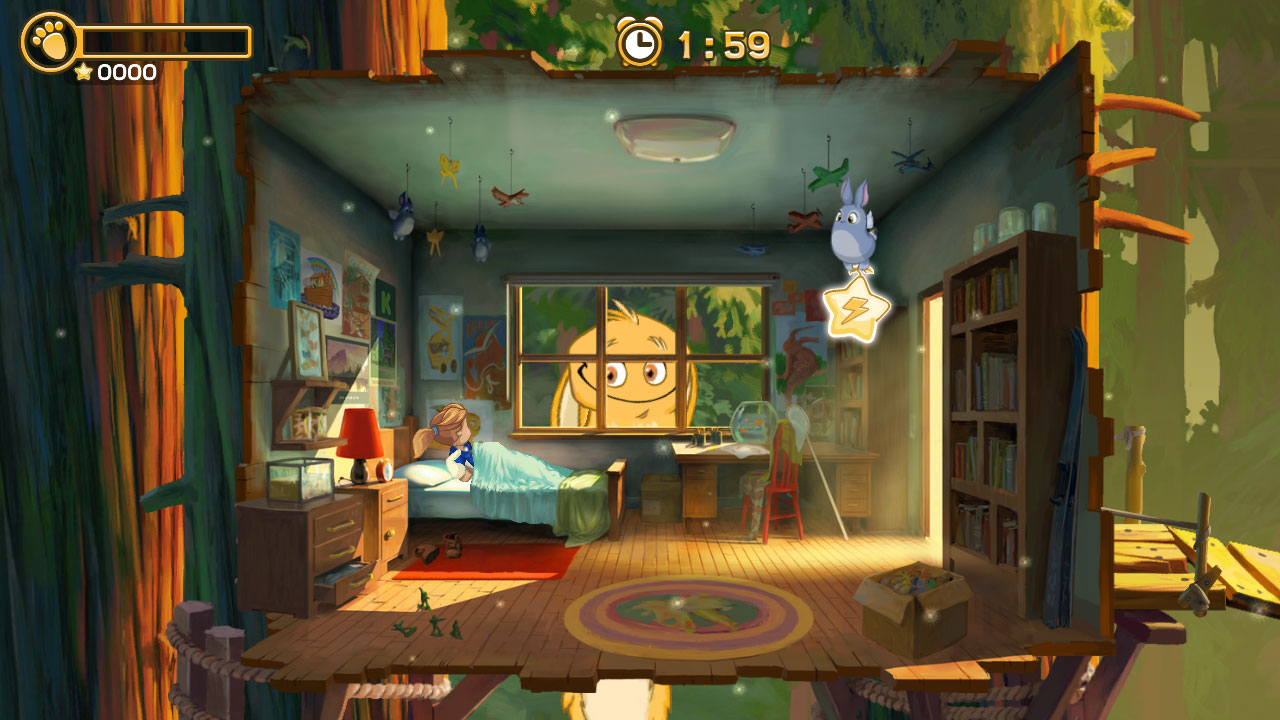Open the cardboard toy box on the floor

point(908,600)
